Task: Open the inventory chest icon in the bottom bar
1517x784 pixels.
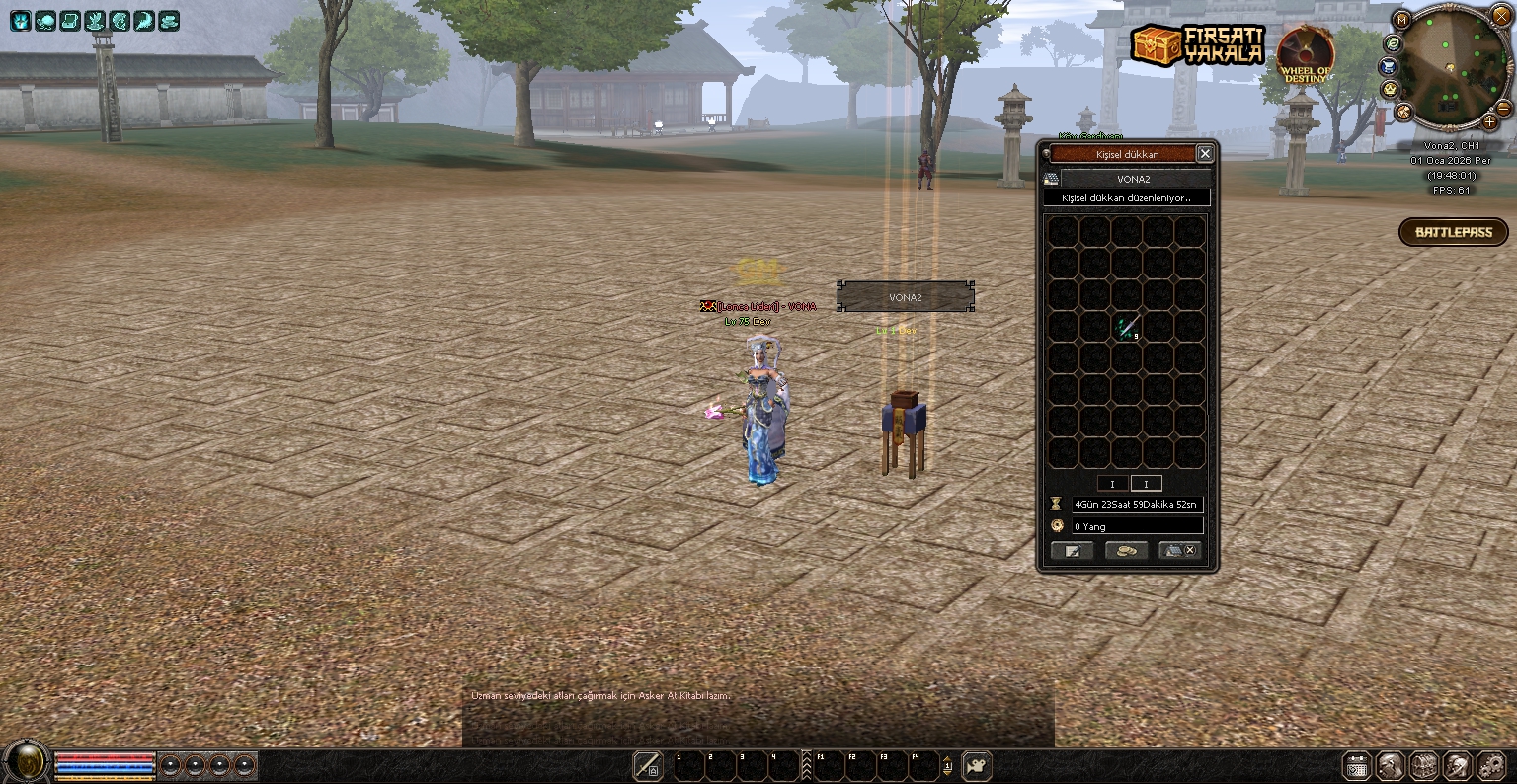Action: 1423,765
